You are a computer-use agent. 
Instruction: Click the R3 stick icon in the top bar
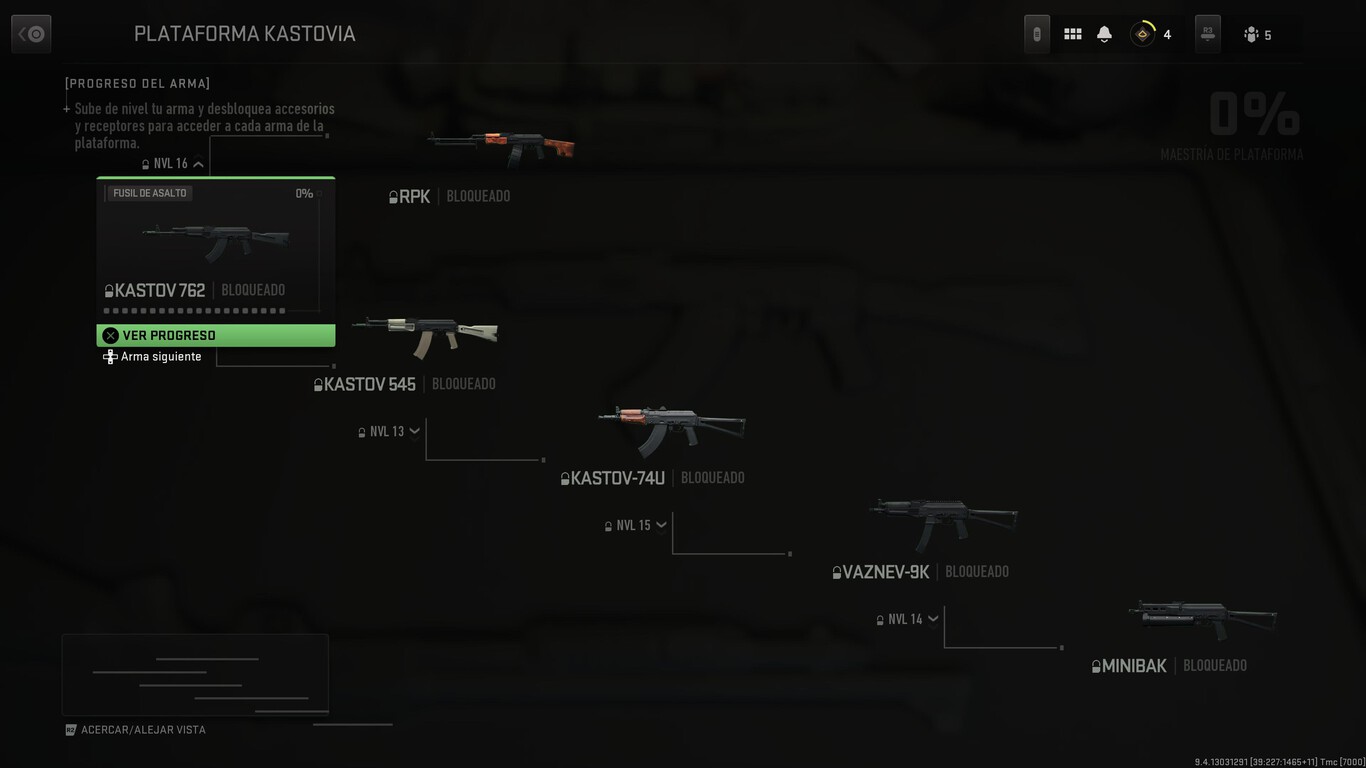(1206, 33)
